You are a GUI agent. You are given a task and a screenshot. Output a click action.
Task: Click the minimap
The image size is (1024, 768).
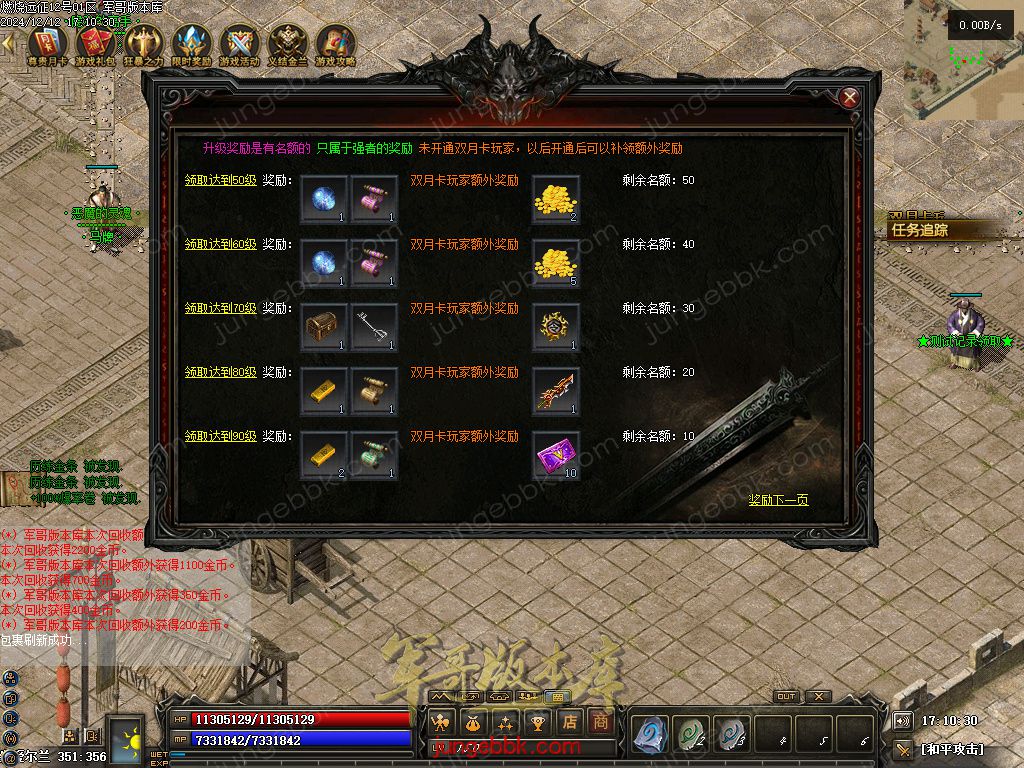(x=962, y=58)
